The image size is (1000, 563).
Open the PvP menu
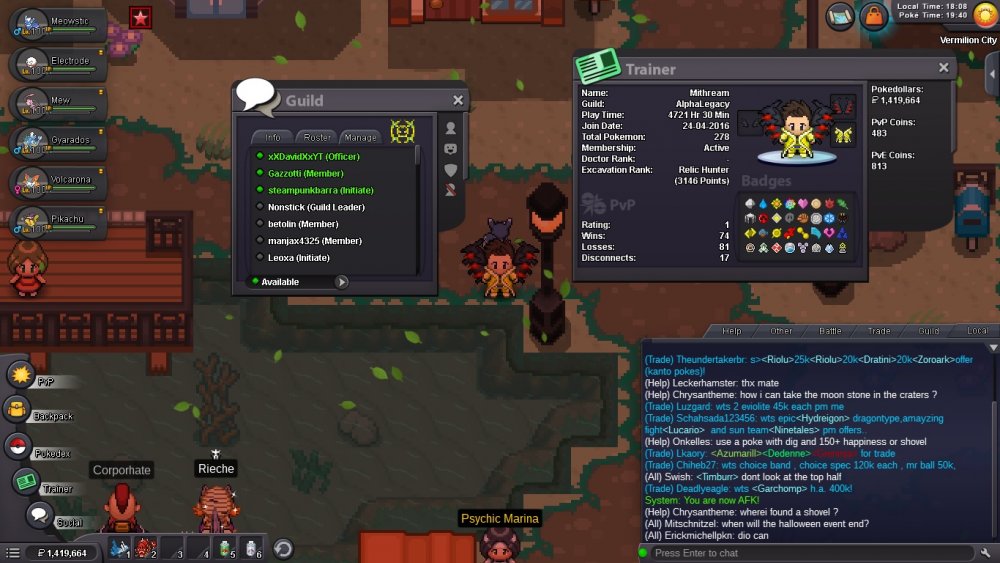pyautogui.click(x=22, y=375)
